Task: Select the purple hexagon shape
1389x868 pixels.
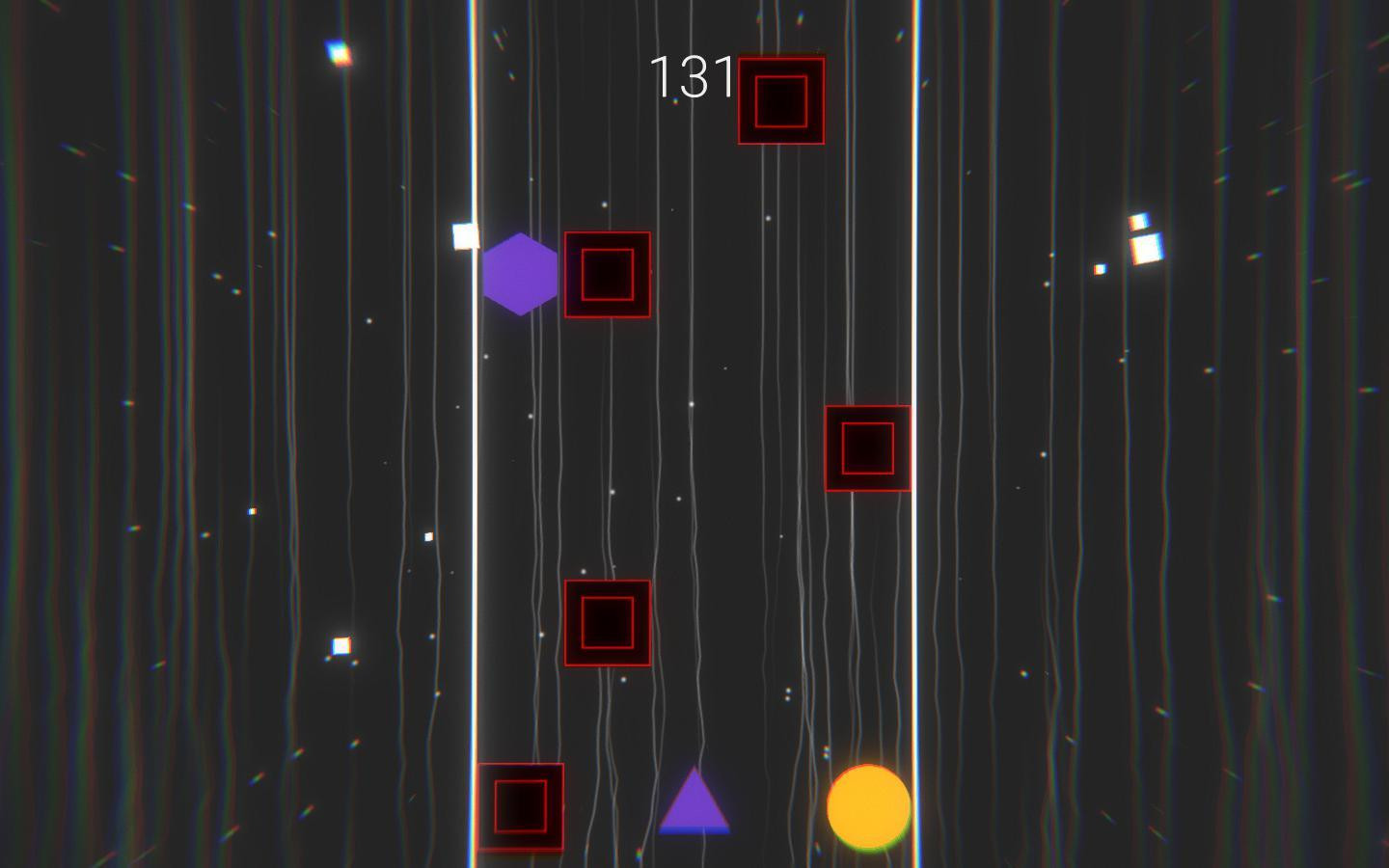Action: coord(522,276)
